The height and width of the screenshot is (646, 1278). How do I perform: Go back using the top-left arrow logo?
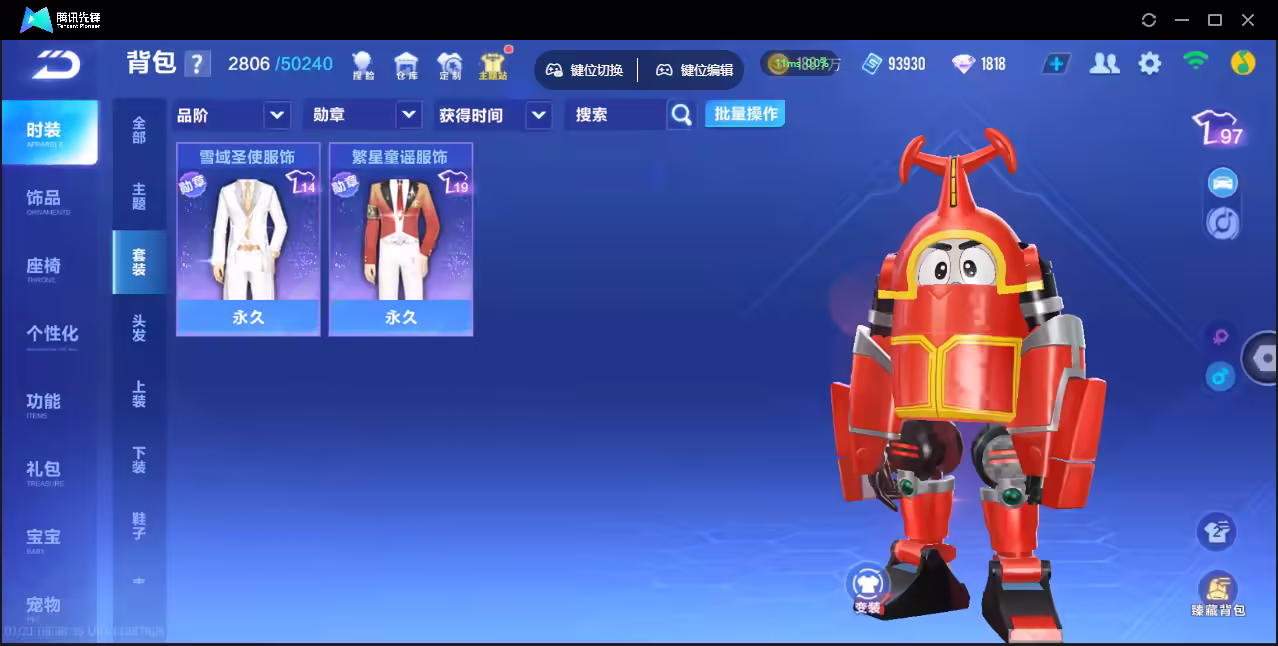[55, 64]
